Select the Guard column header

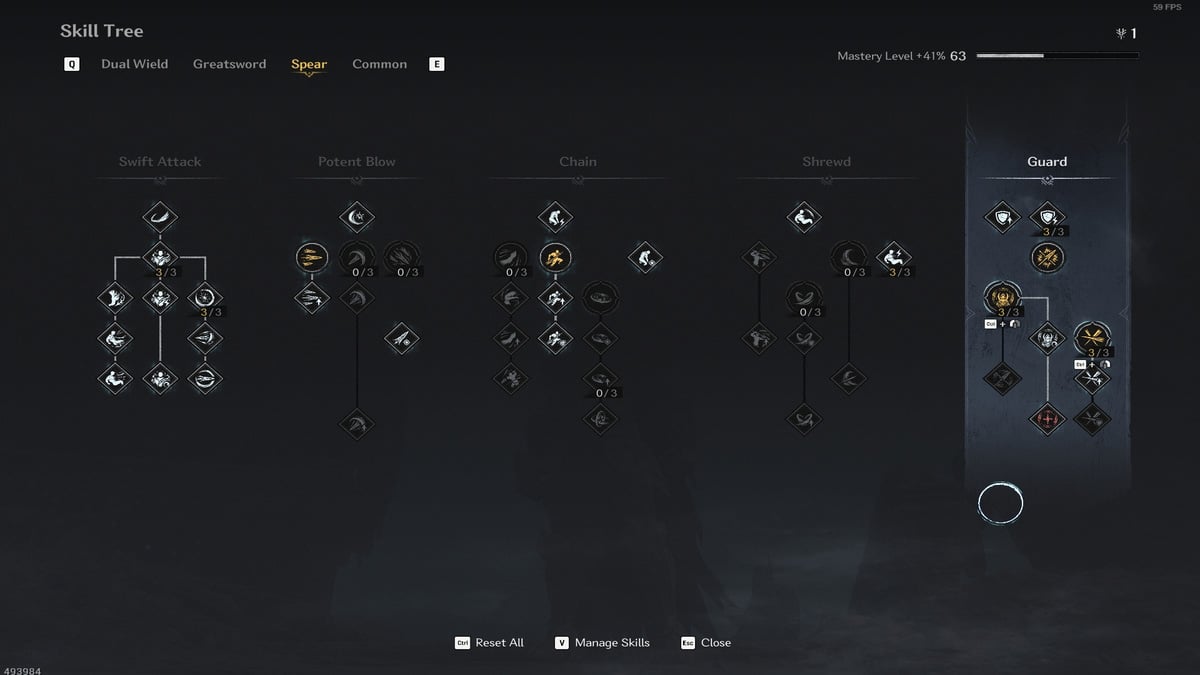point(1047,162)
